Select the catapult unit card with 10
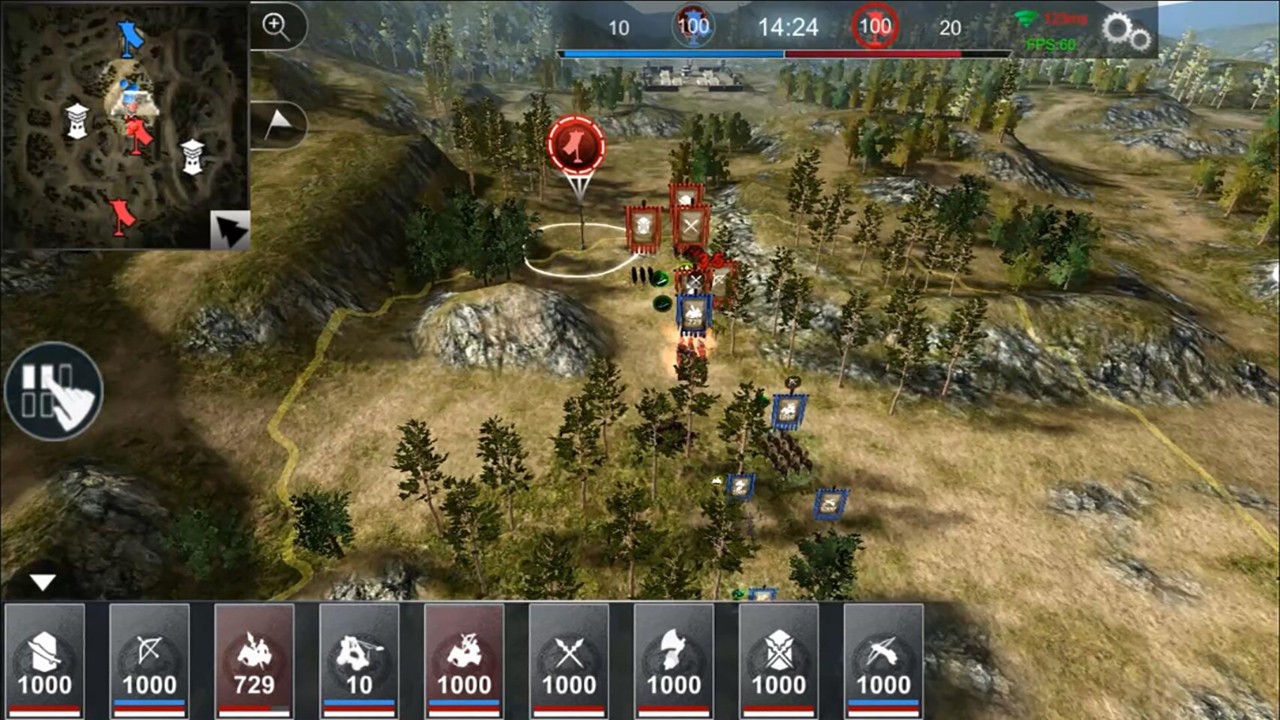Image resolution: width=1280 pixels, height=720 pixels. point(359,661)
